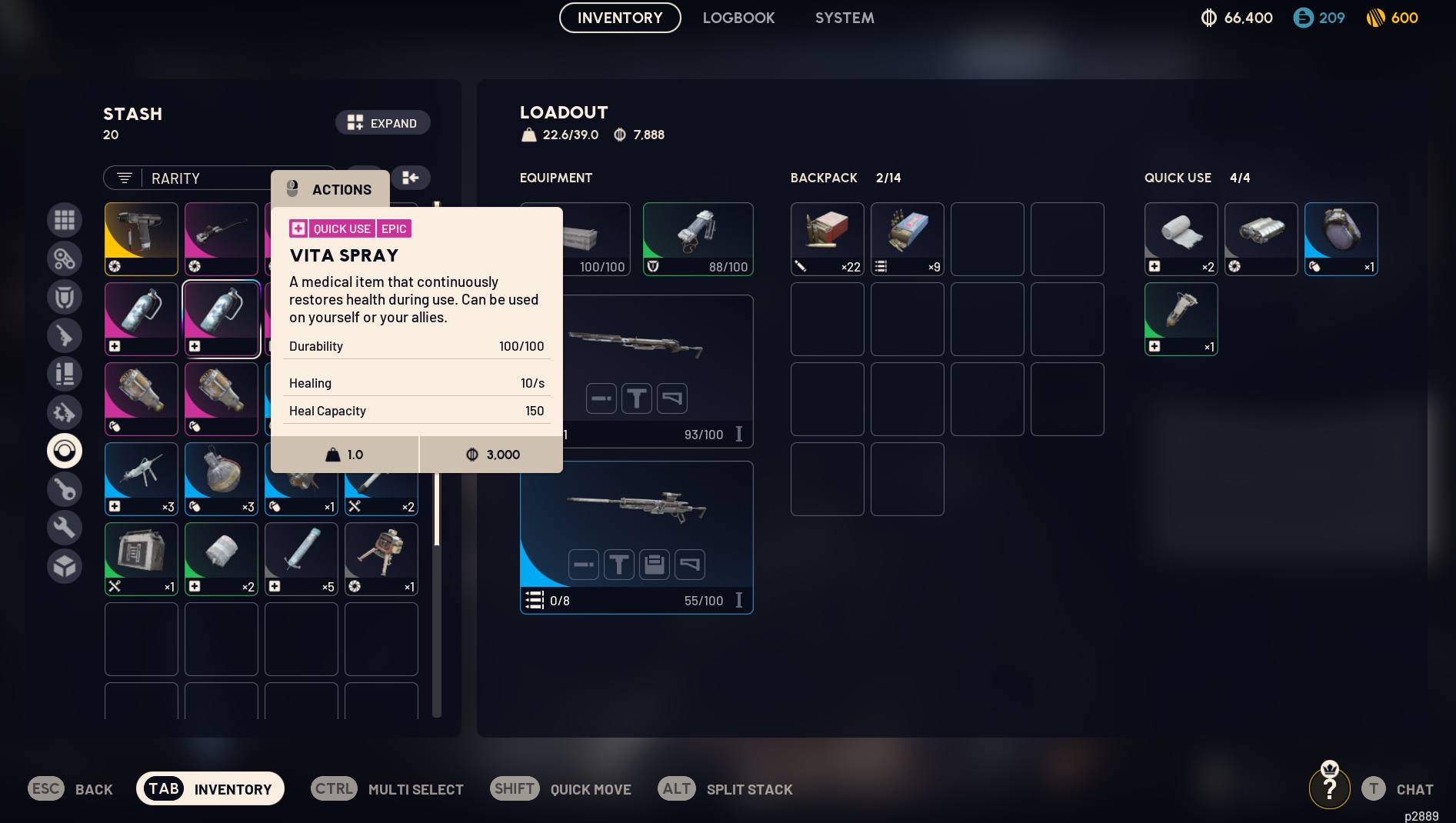Select the Inventory tab at top
1456x823 pixels.
tap(619, 18)
